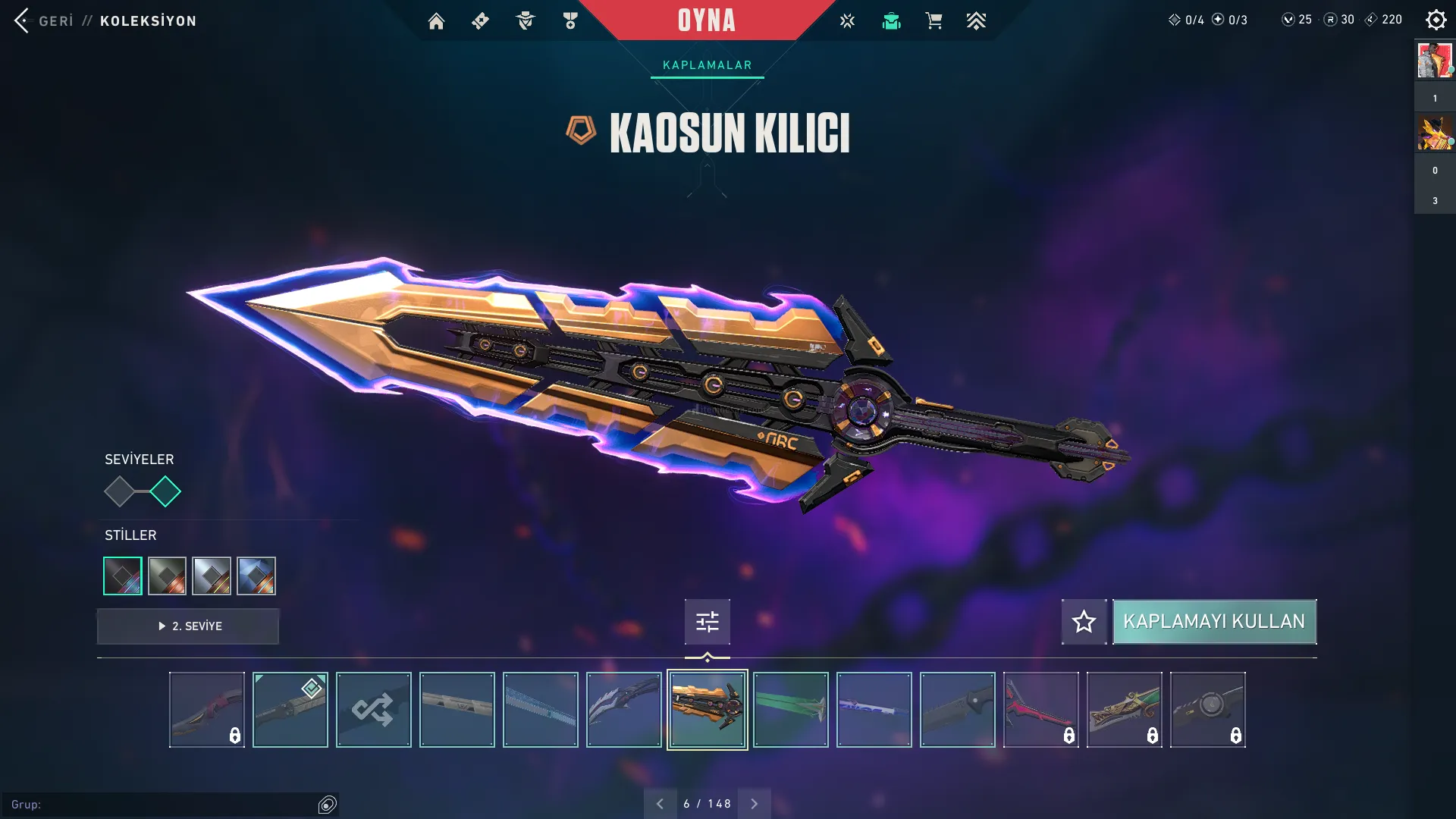
Task: Open the store shopping cart
Action: click(x=934, y=21)
